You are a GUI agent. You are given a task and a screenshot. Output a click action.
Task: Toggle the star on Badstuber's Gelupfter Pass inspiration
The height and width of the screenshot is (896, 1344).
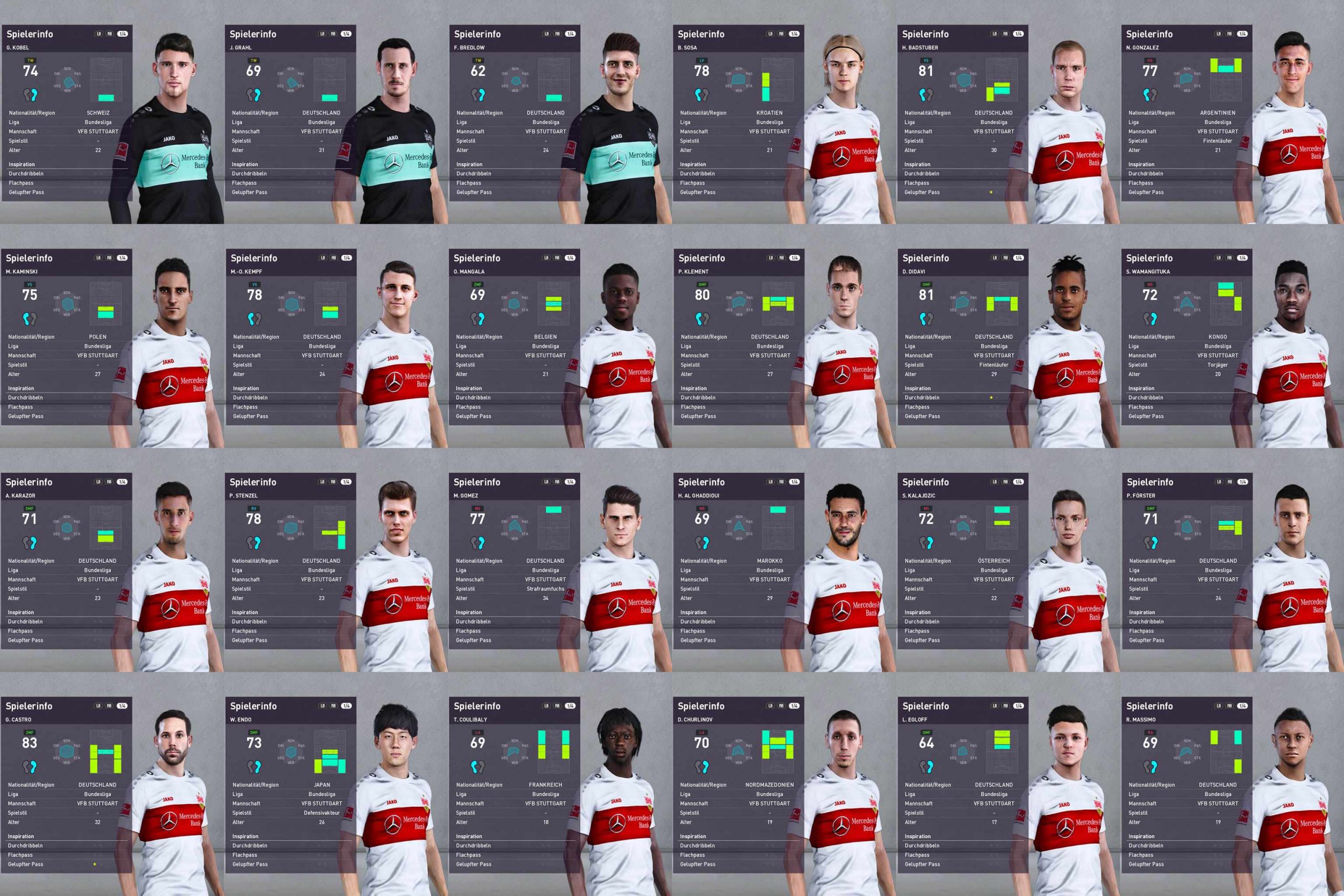[x=991, y=192]
